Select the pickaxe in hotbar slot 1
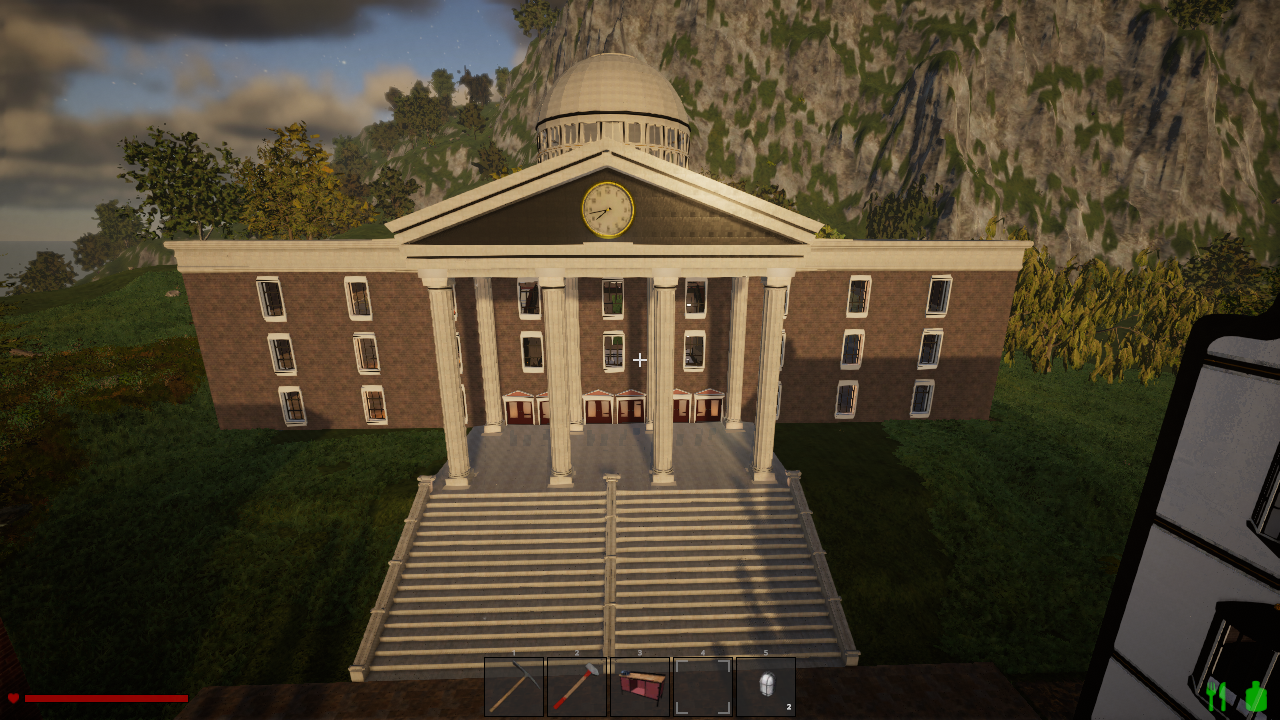Viewport: 1280px width, 720px height. point(514,686)
